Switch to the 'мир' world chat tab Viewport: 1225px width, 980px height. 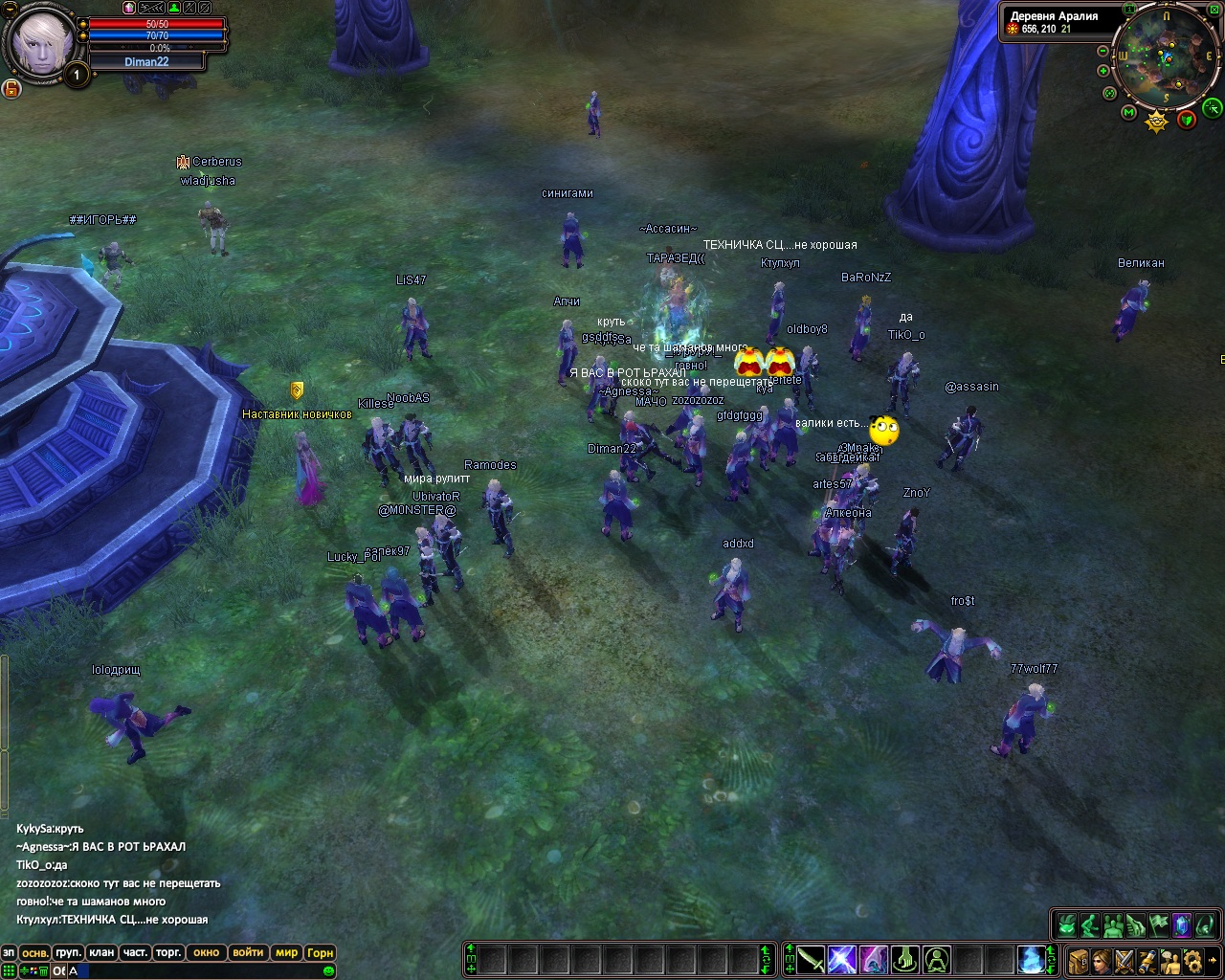pyautogui.click(x=286, y=952)
